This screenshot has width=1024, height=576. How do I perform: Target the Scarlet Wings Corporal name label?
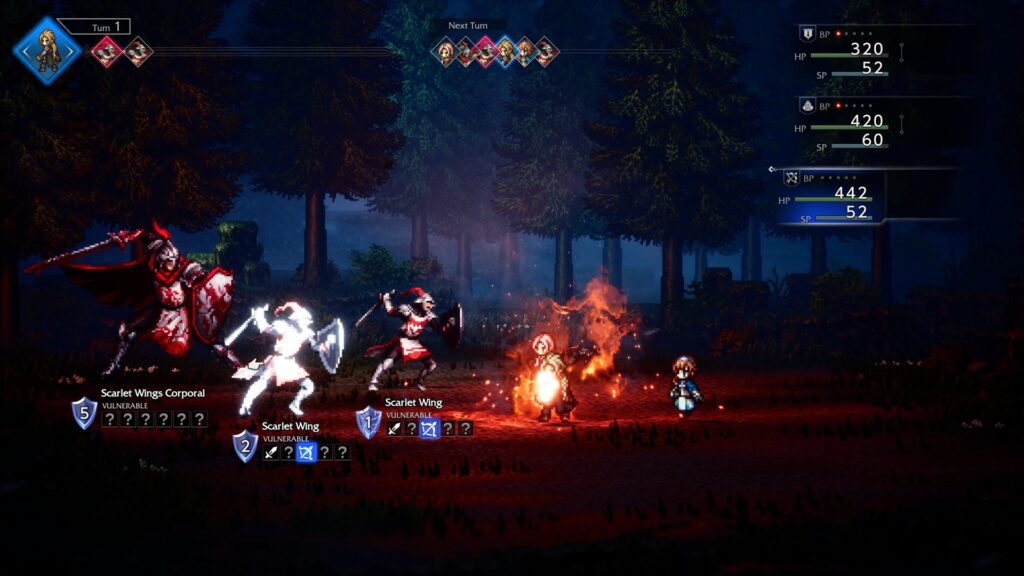tap(152, 393)
